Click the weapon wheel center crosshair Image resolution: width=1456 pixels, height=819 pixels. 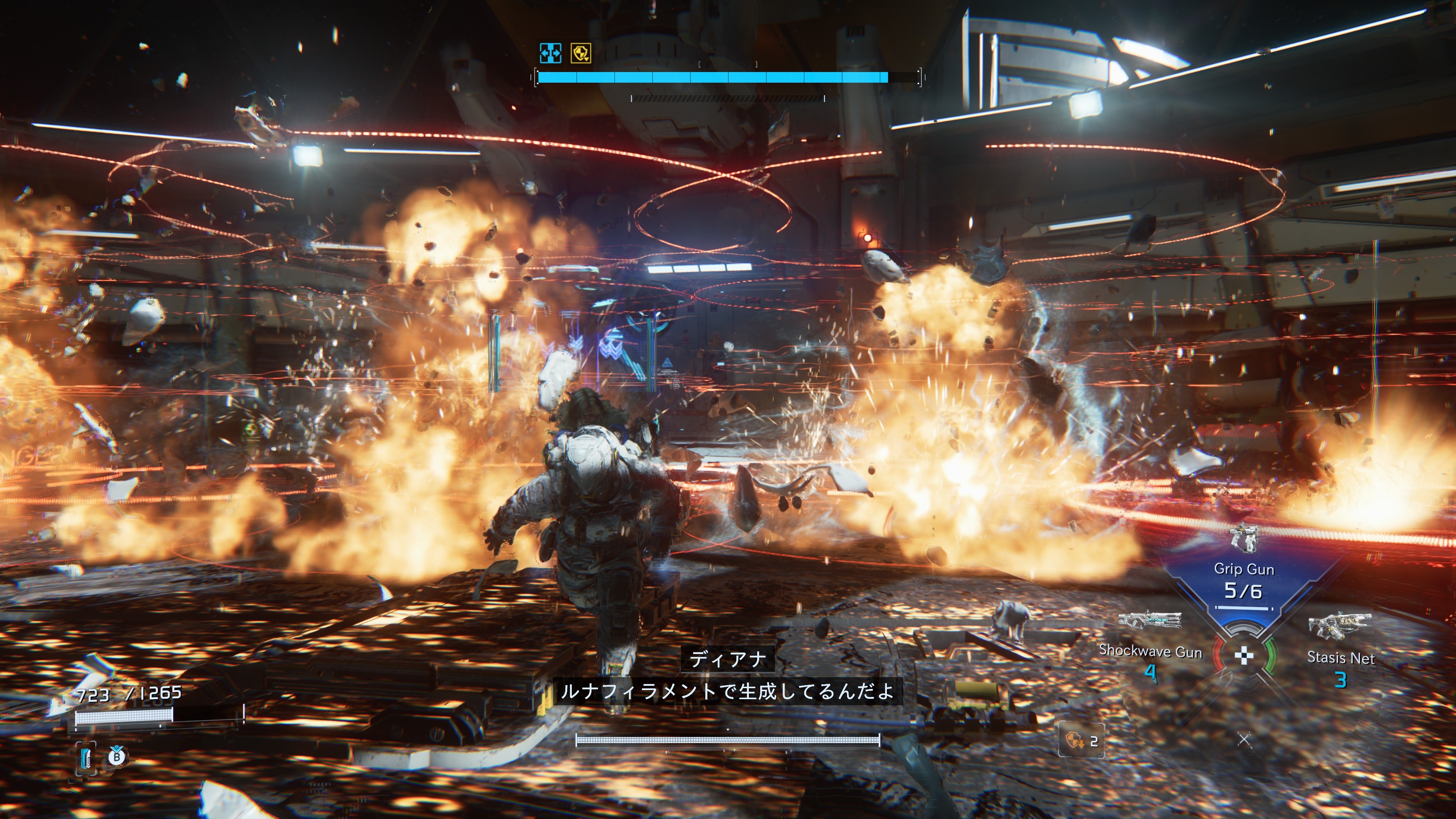coord(1244,656)
